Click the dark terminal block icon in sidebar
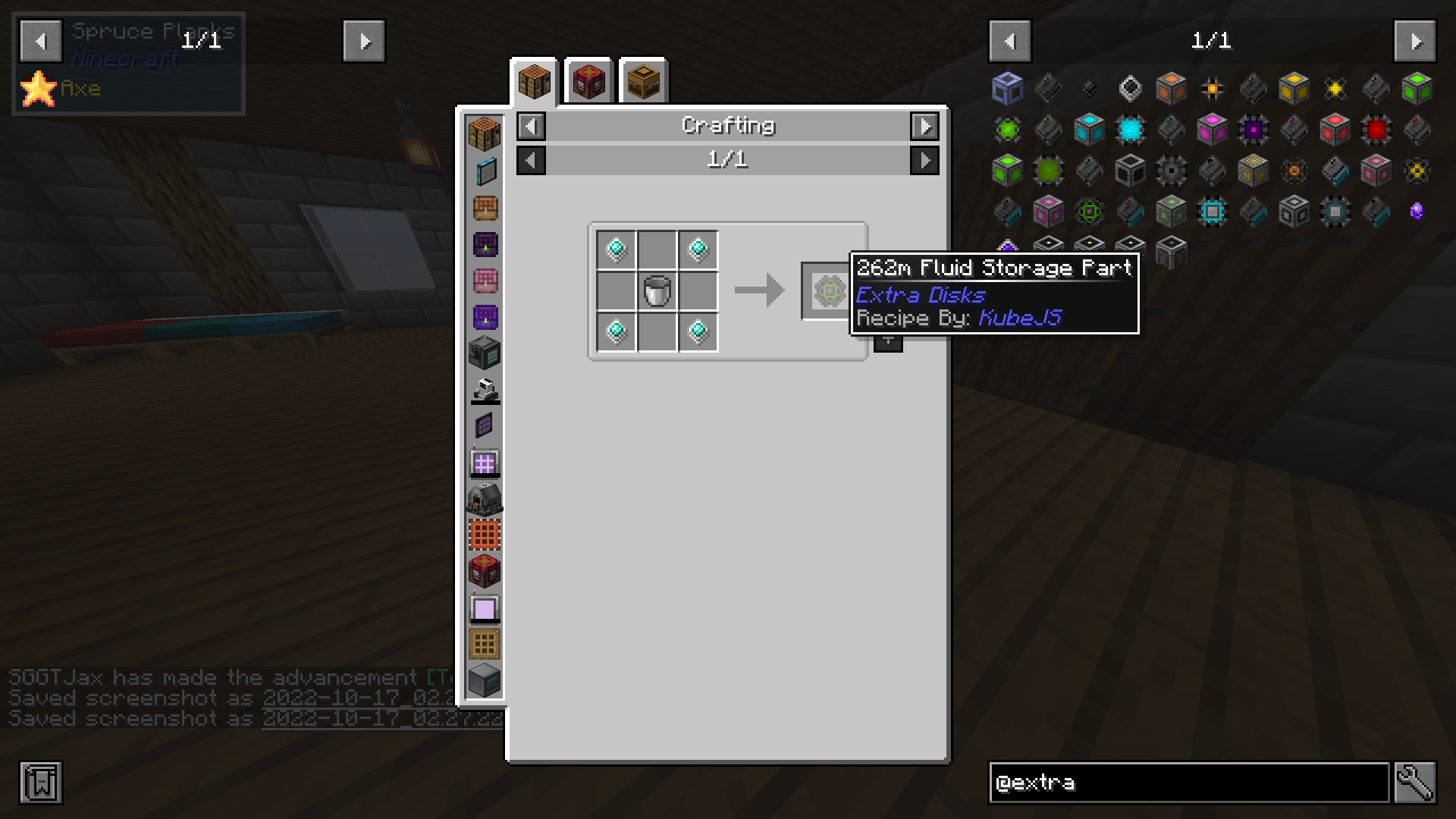This screenshot has width=1456, height=819. [x=485, y=353]
